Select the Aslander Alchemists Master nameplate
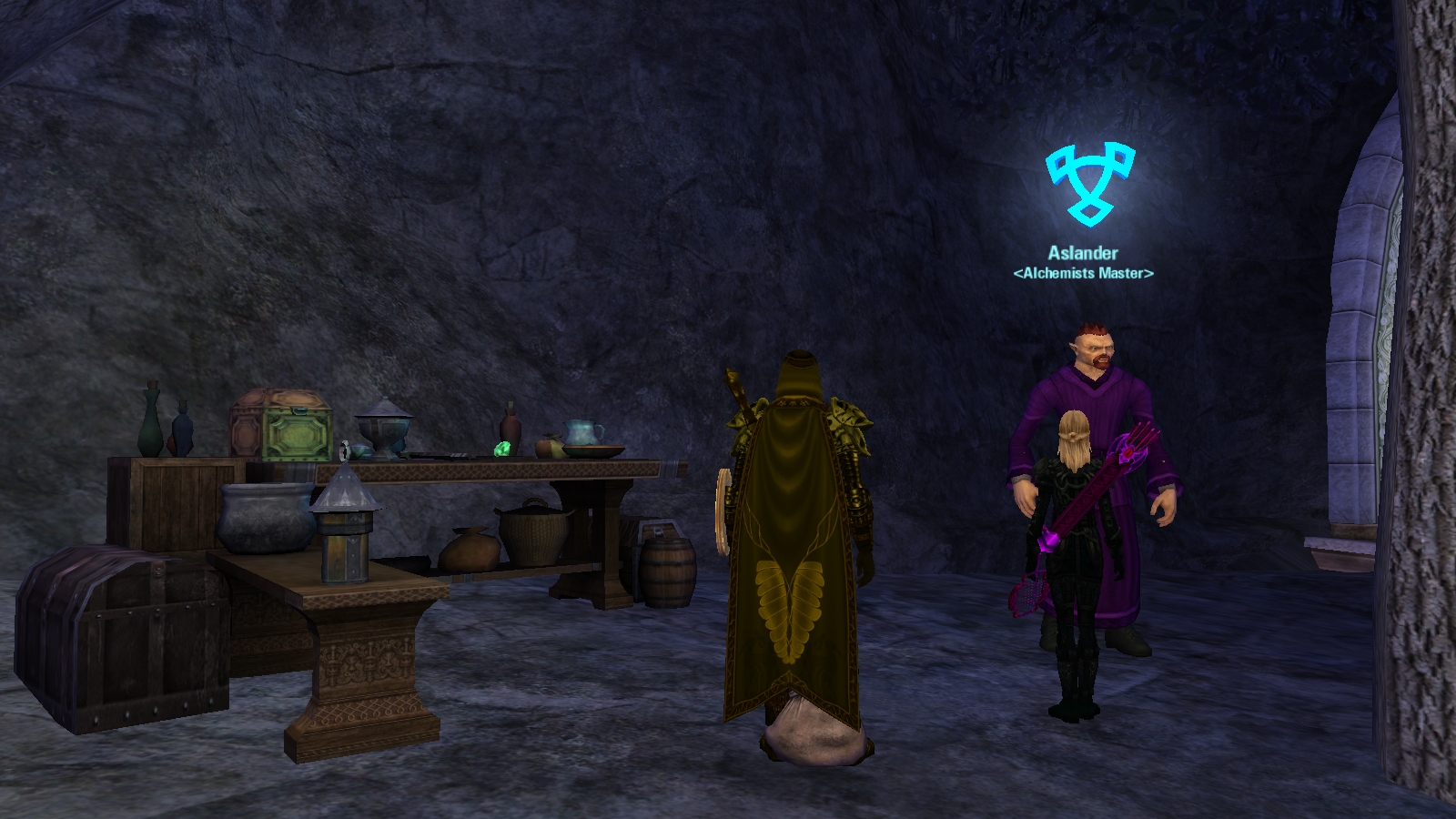 click(1083, 262)
